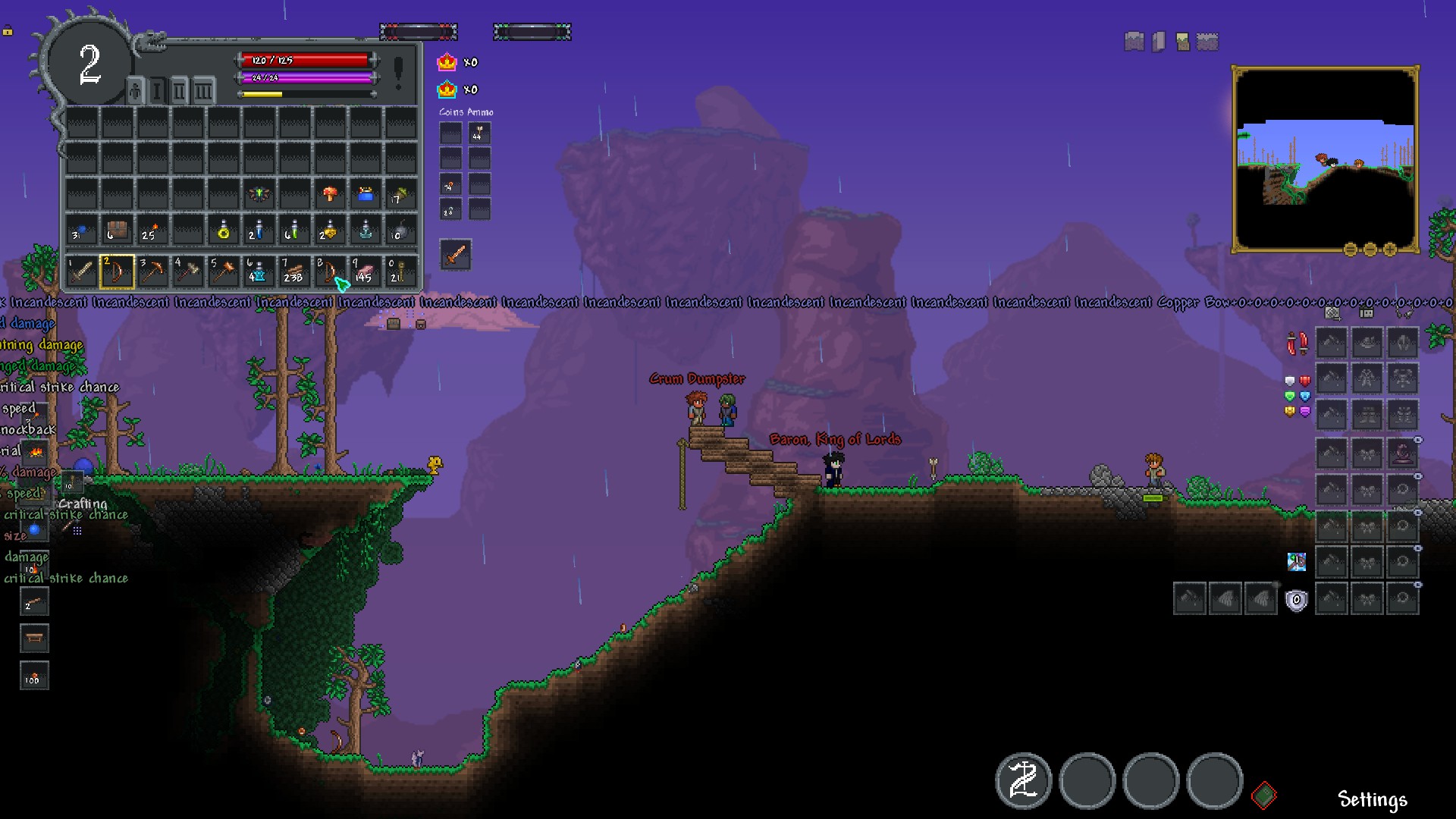Select the hammer in hotbar slot 5
The image size is (1456, 819).
(x=224, y=271)
